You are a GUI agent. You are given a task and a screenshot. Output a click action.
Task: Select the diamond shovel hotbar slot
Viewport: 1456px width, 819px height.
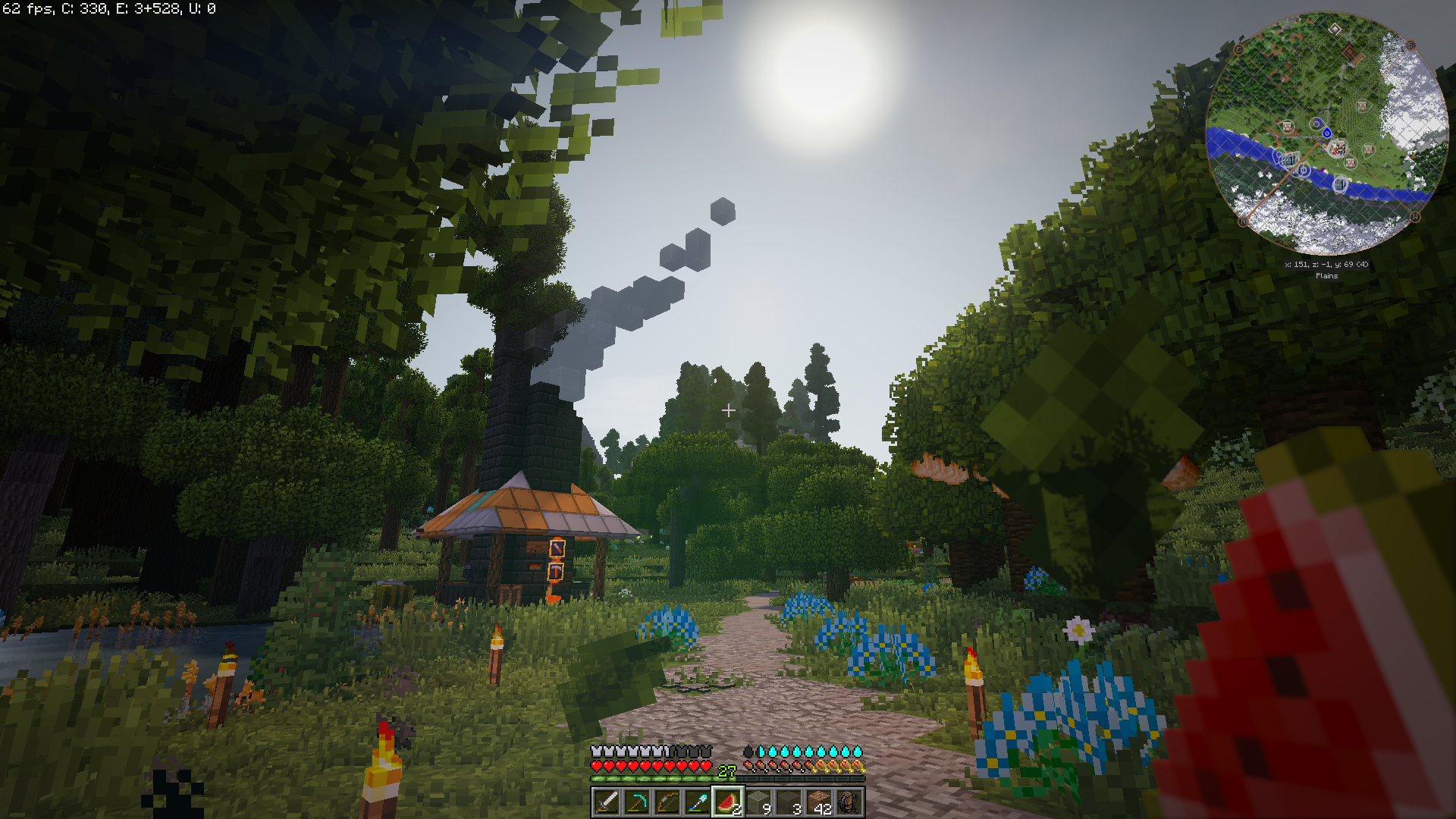coord(698,802)
